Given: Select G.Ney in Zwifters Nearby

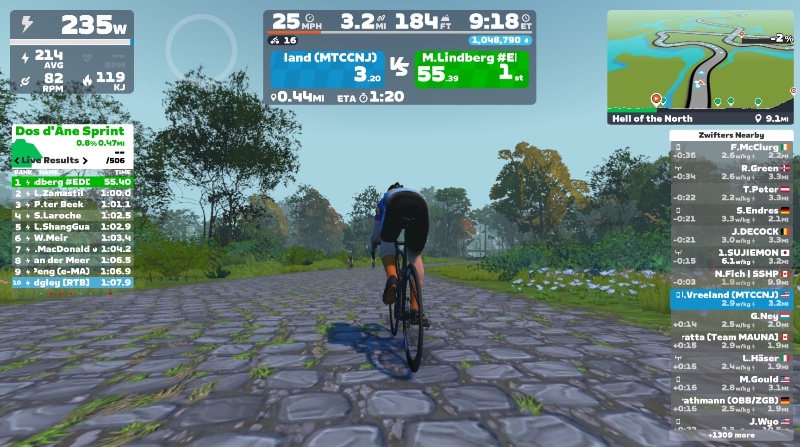Looking at the screenshot, I should (x=731, y=320).
